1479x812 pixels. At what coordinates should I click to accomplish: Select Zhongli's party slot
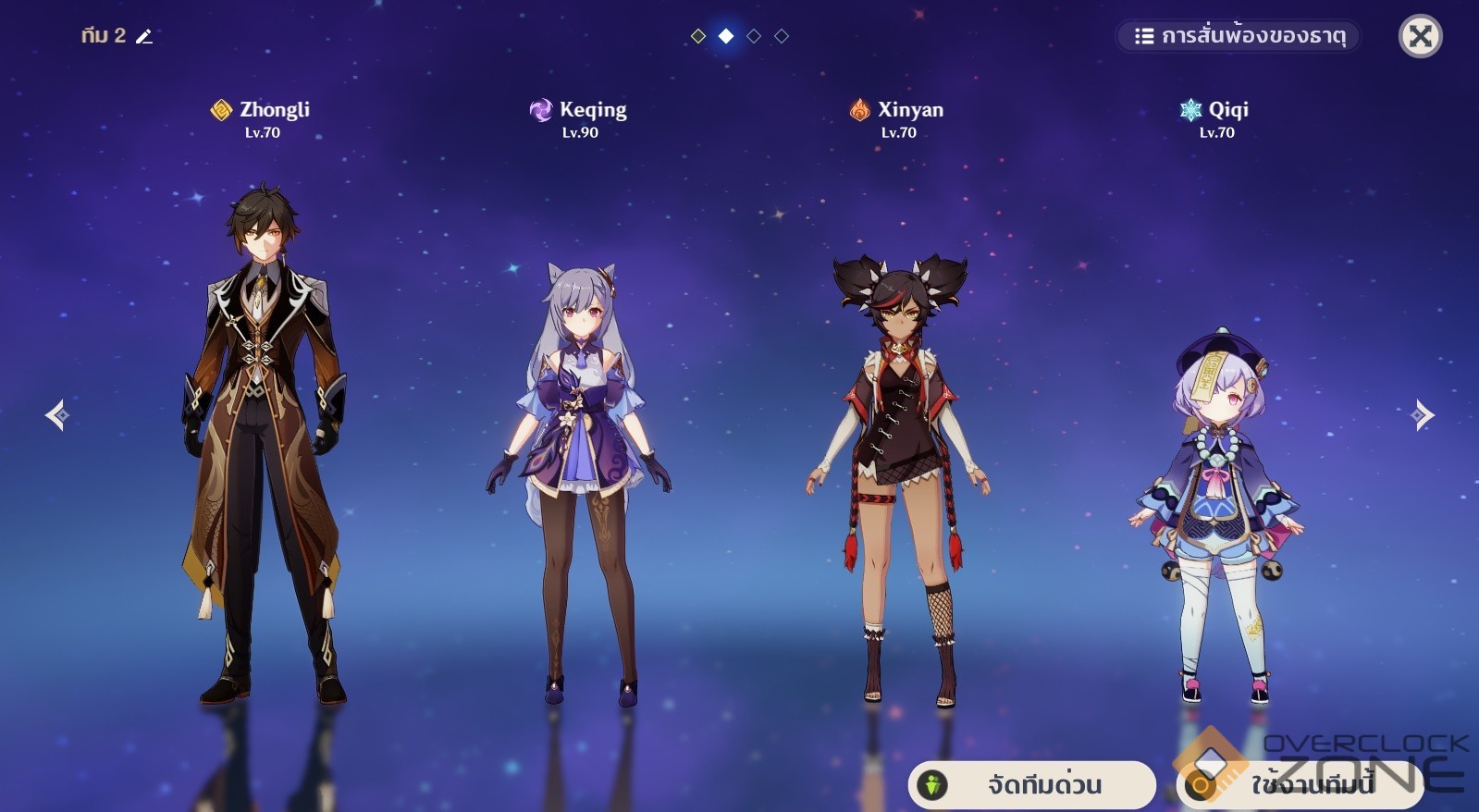pyautogui.click(x=263, y=444)
